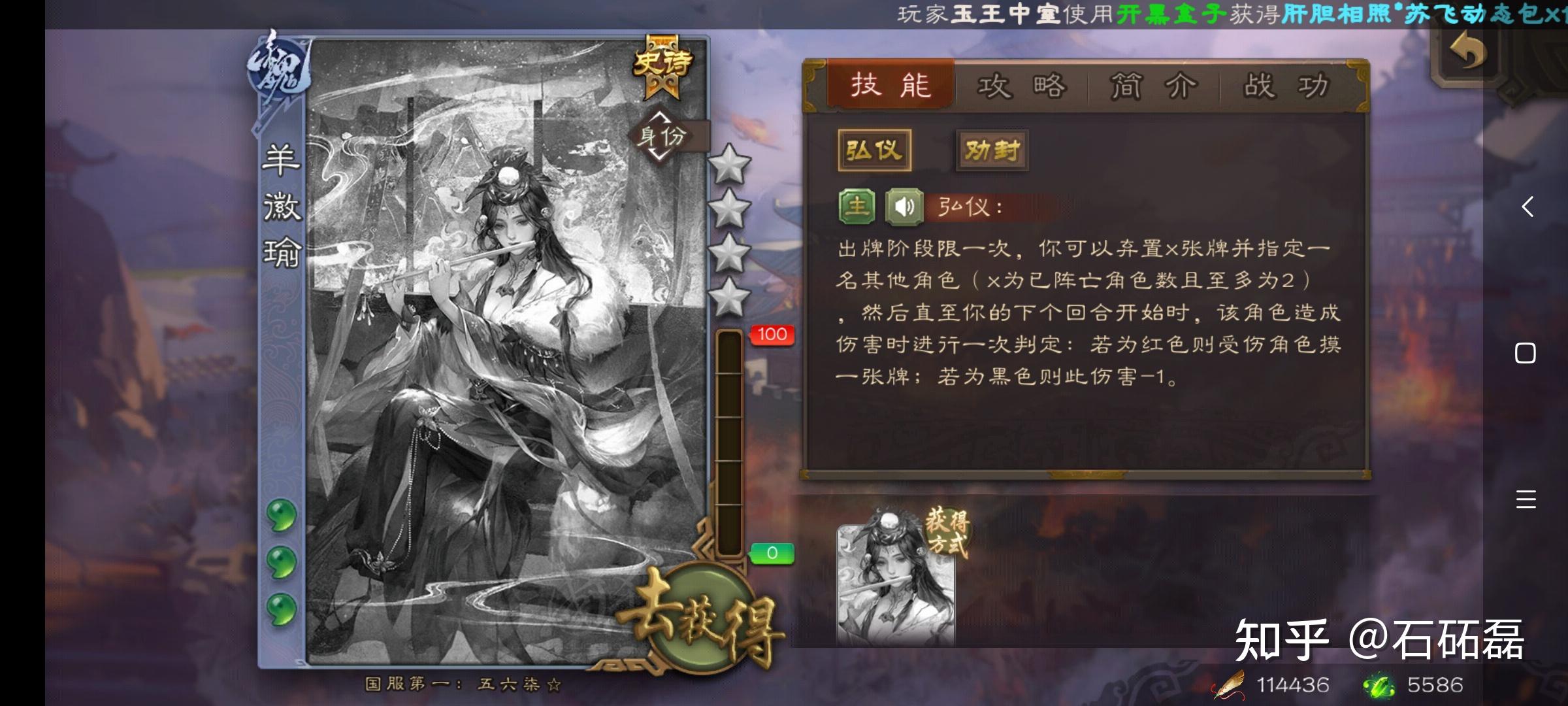
Task: Select the 弘仪 skill button
Action: [x=874, y=150]
